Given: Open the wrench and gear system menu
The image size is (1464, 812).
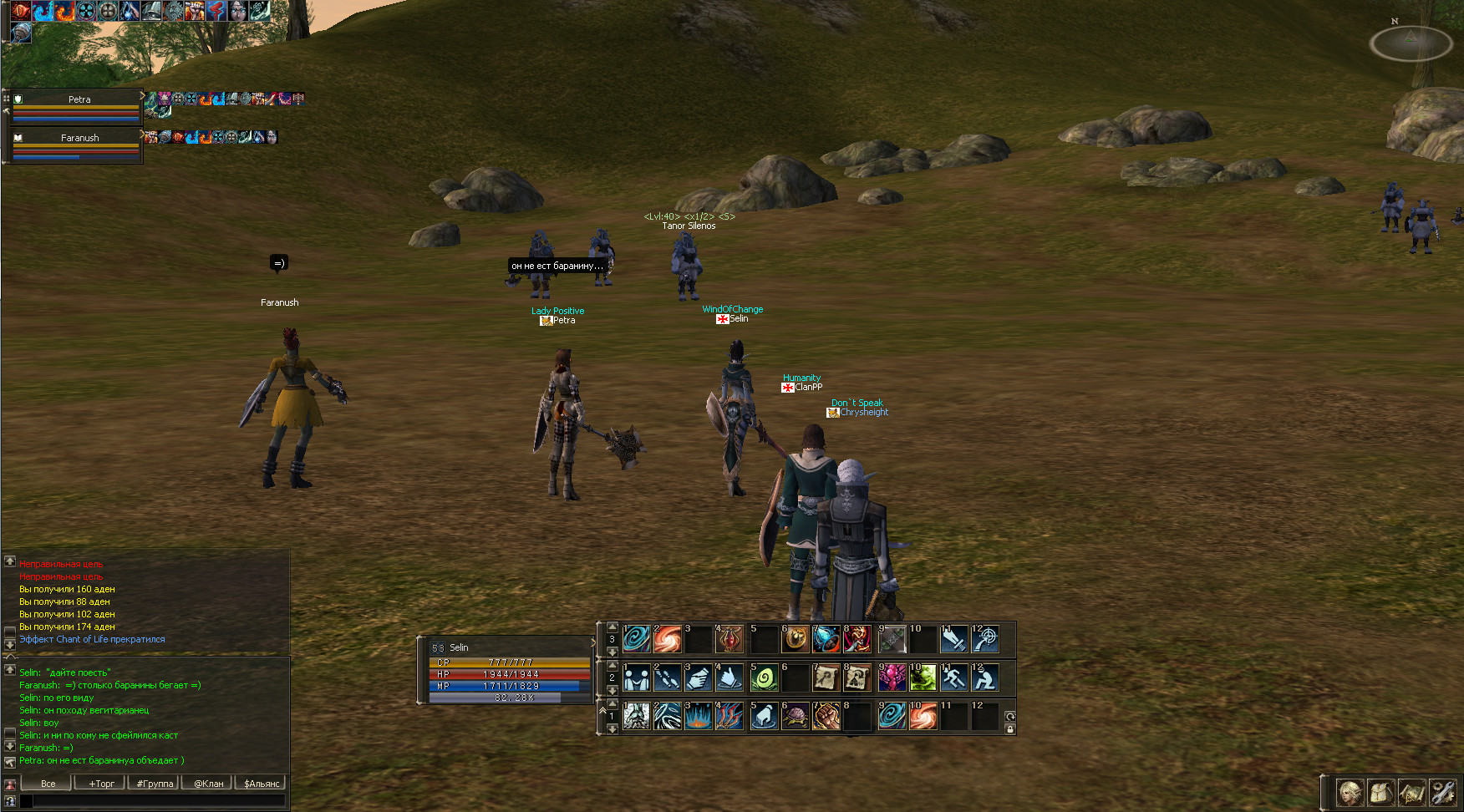Looking at the screenshot, I should click(x=1442, y=792).
